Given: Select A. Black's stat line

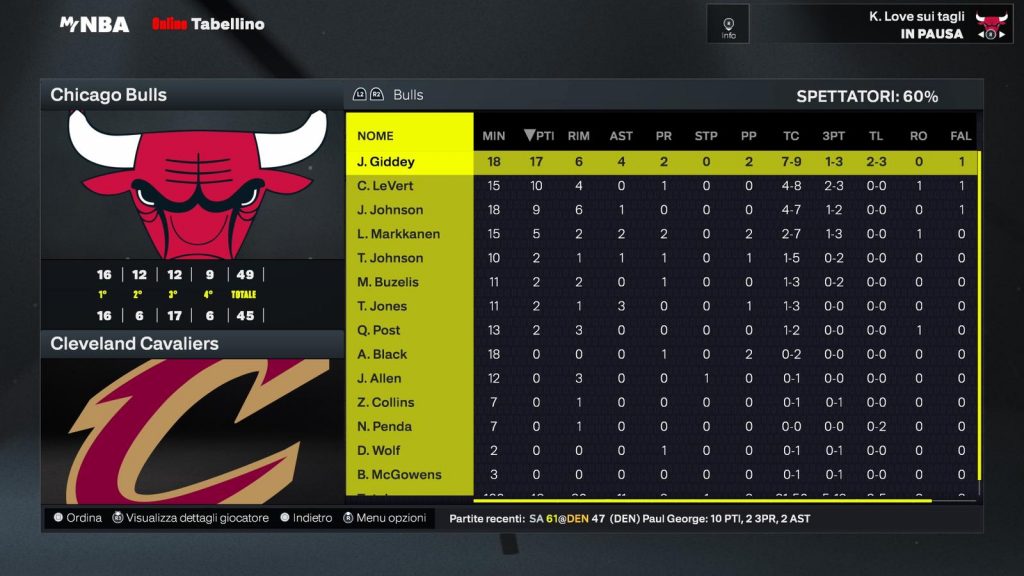Looking at the screenshot, I should pyautogui.click(x=382, y=354).
